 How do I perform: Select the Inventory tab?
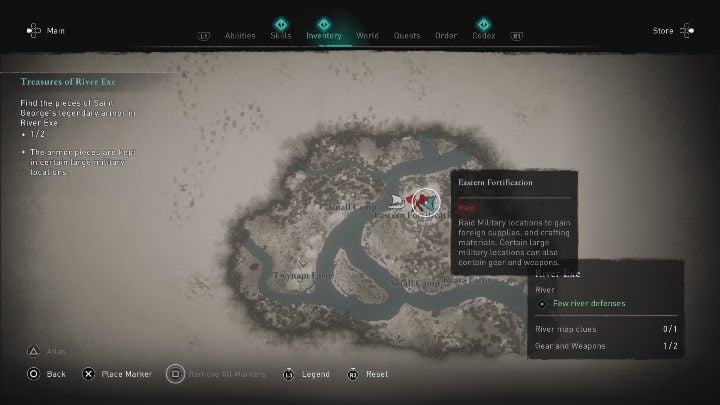click(x=324, y=35)
